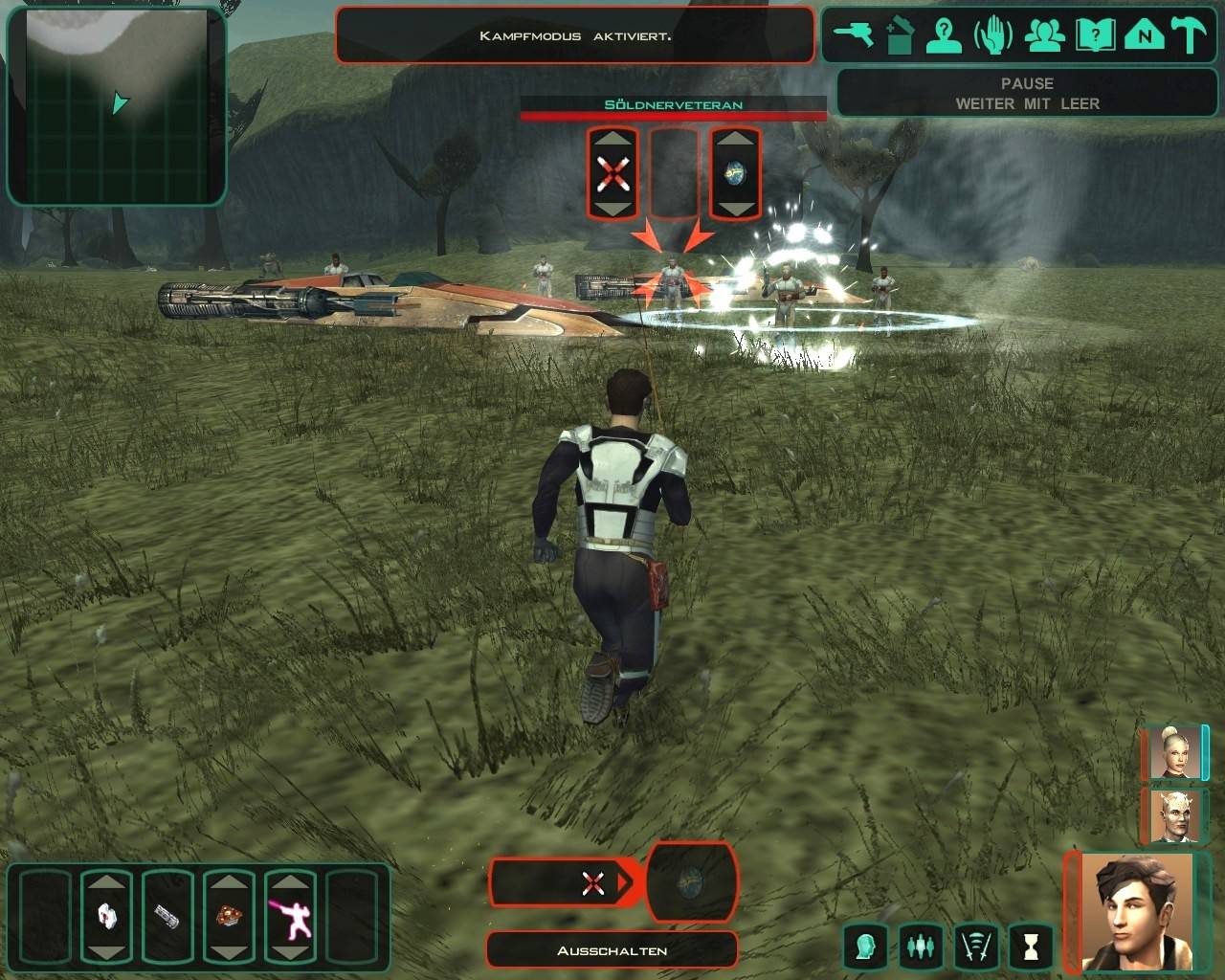Open the abilities screen via hand icon
The height and width of the screenshot is (980, 1225).
click(993, 36)
